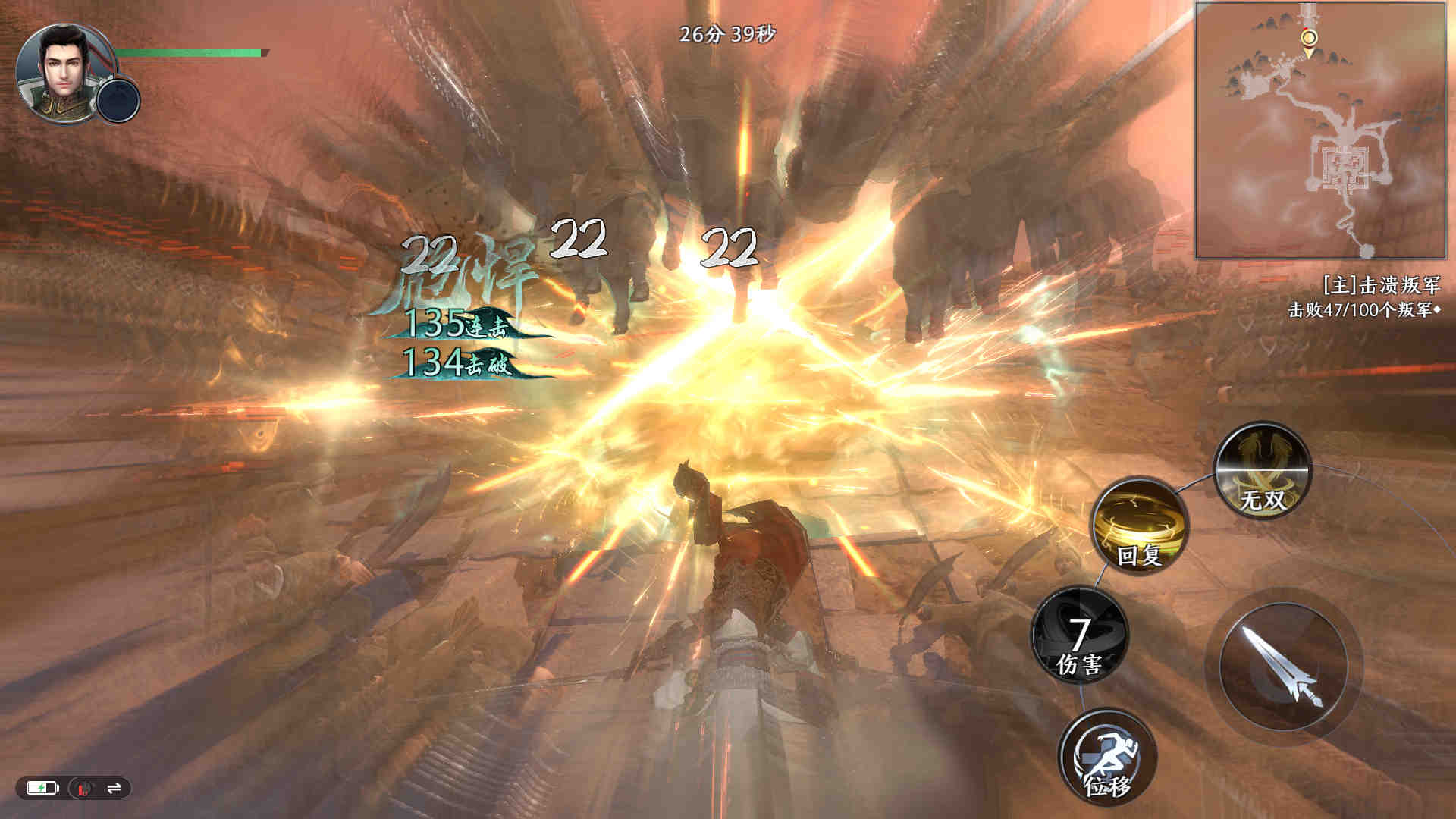Activate the 无双 musou skill

(1263, 472)
